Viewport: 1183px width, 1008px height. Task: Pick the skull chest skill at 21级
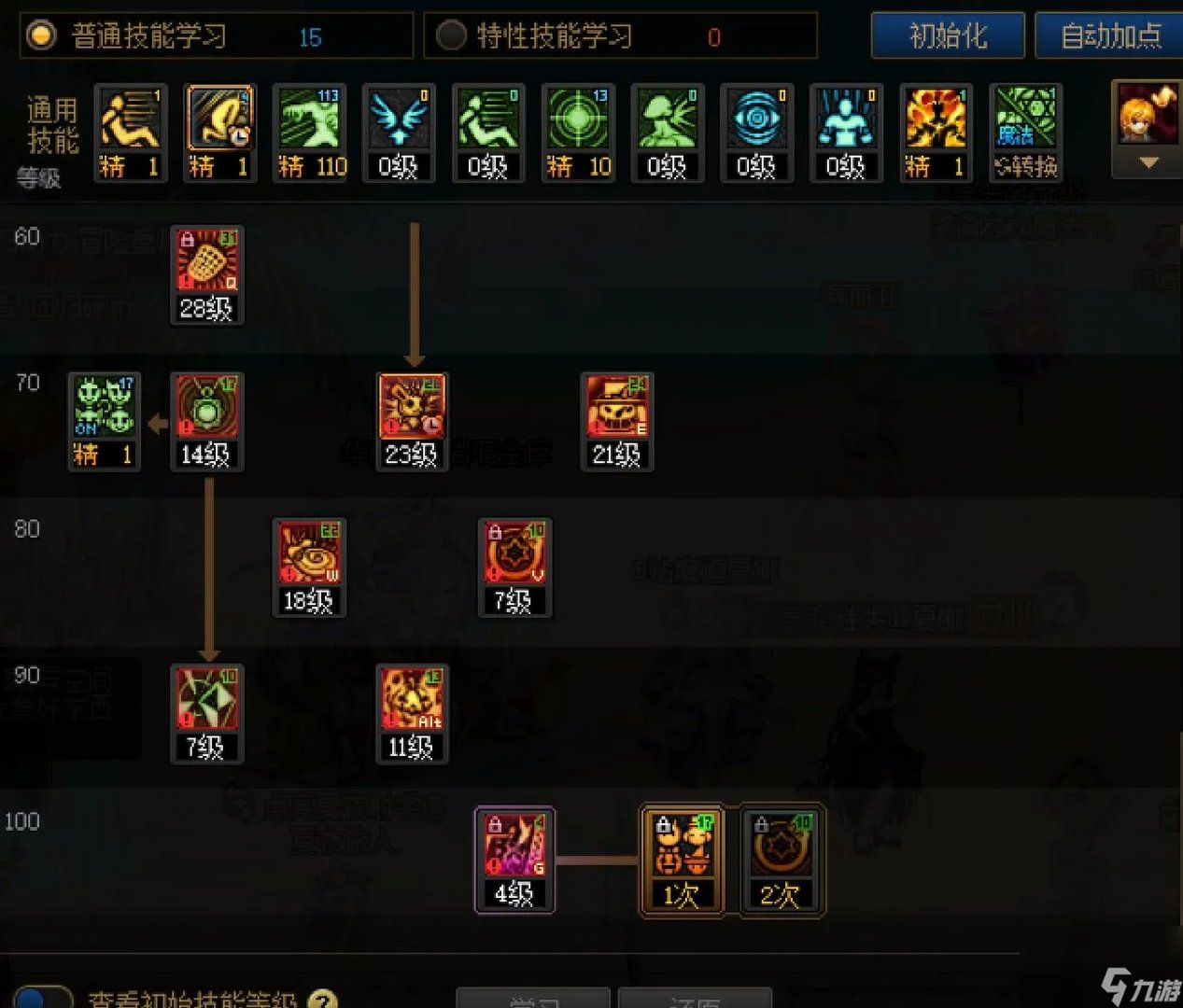[617, 408]
